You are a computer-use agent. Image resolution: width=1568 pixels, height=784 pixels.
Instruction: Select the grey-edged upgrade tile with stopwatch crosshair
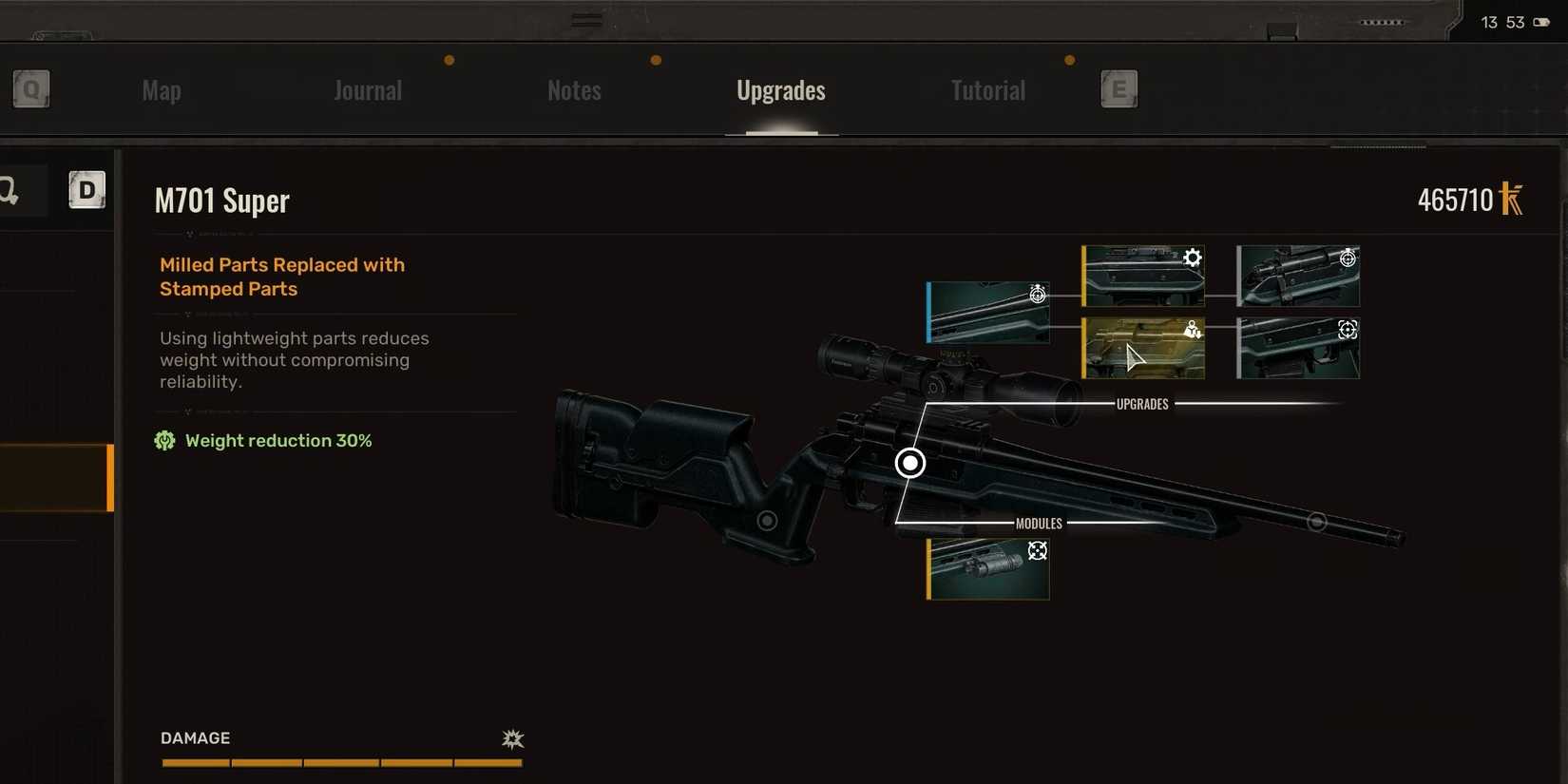tap(1298, 276)
